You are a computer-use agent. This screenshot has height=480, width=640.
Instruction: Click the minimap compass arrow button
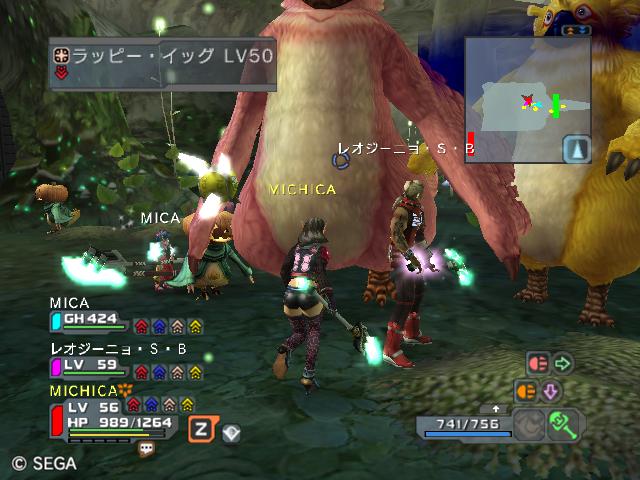click(577, 149)
